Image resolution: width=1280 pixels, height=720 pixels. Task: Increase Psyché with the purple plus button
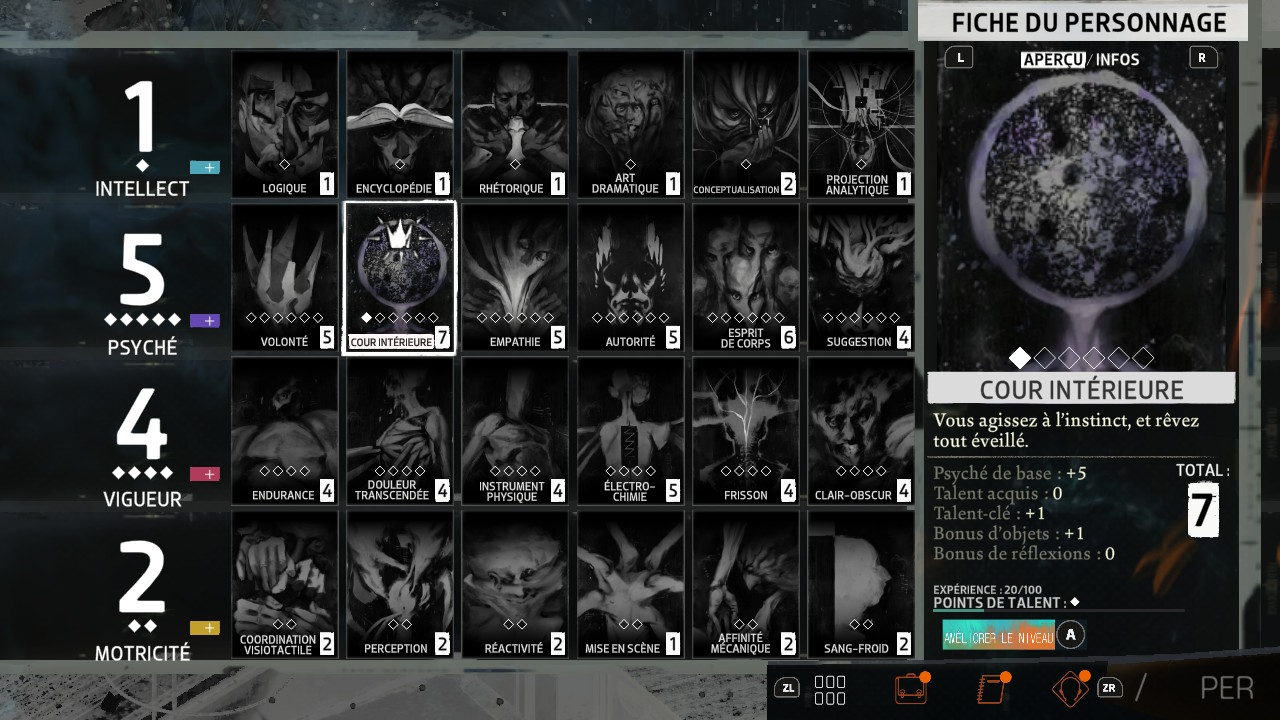(205, 321)
